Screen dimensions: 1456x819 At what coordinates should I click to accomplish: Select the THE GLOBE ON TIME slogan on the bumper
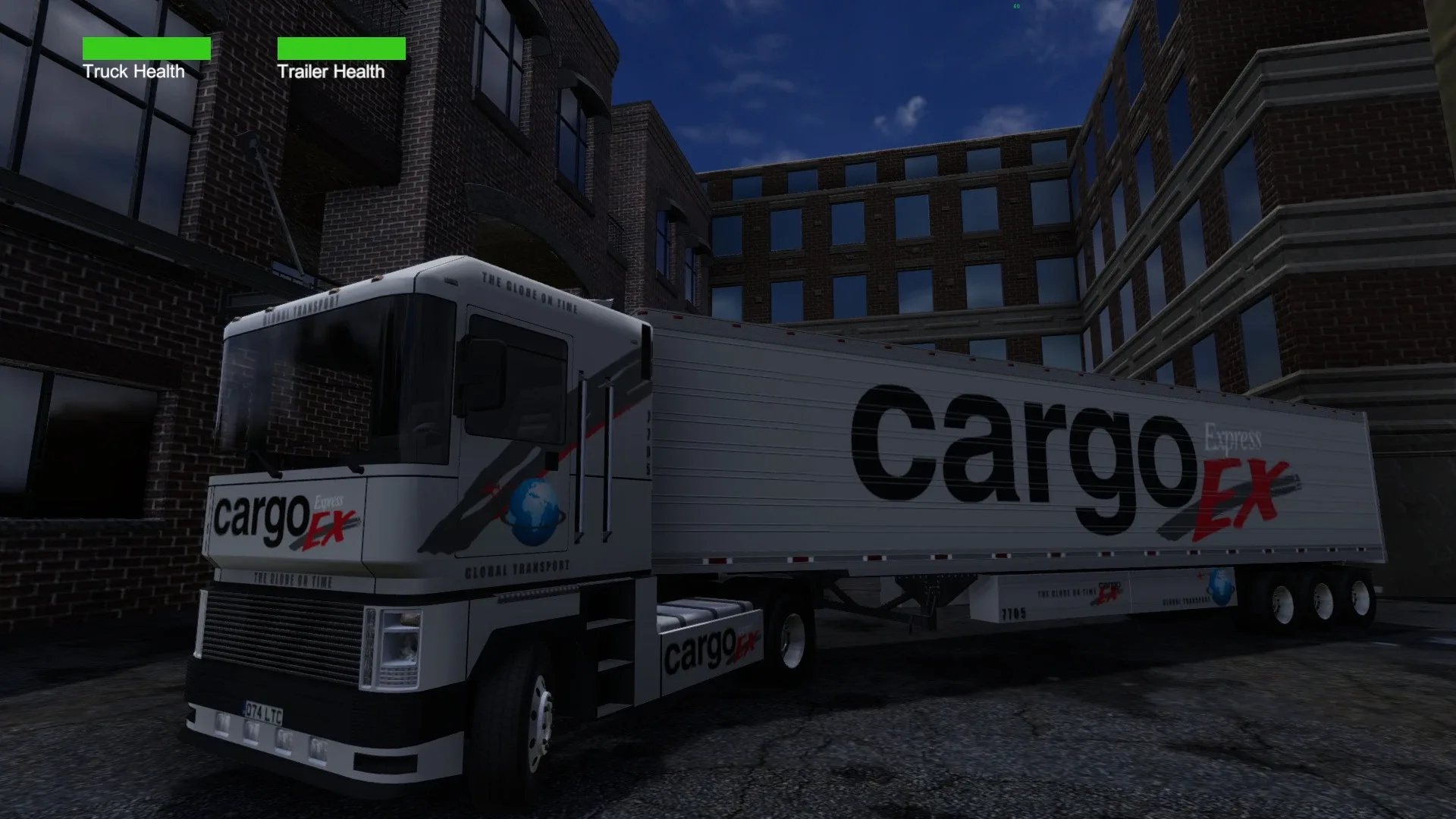pos(292,579)
